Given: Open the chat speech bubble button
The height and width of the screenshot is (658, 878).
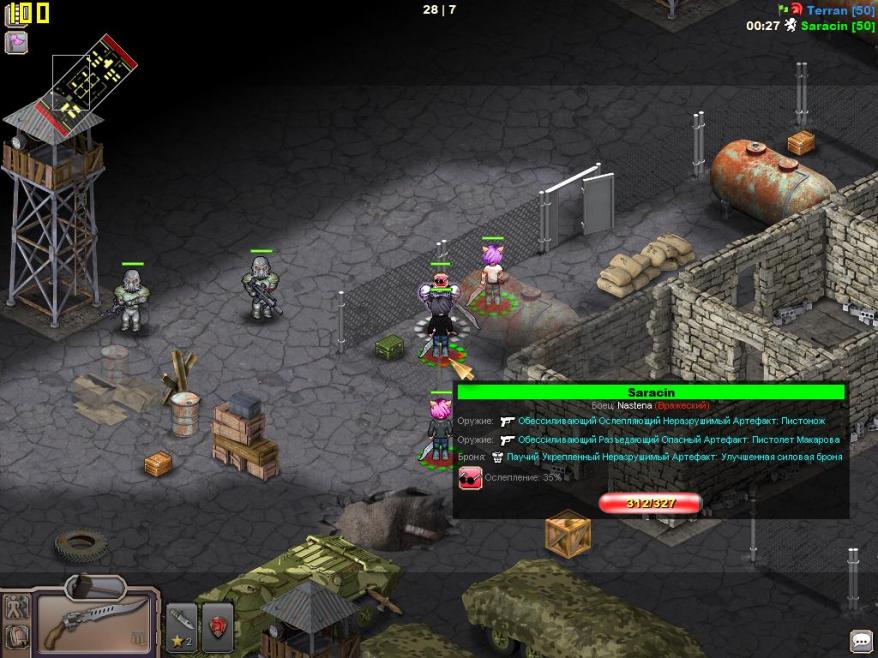Looking at the screenshot, I should (860, 640).
